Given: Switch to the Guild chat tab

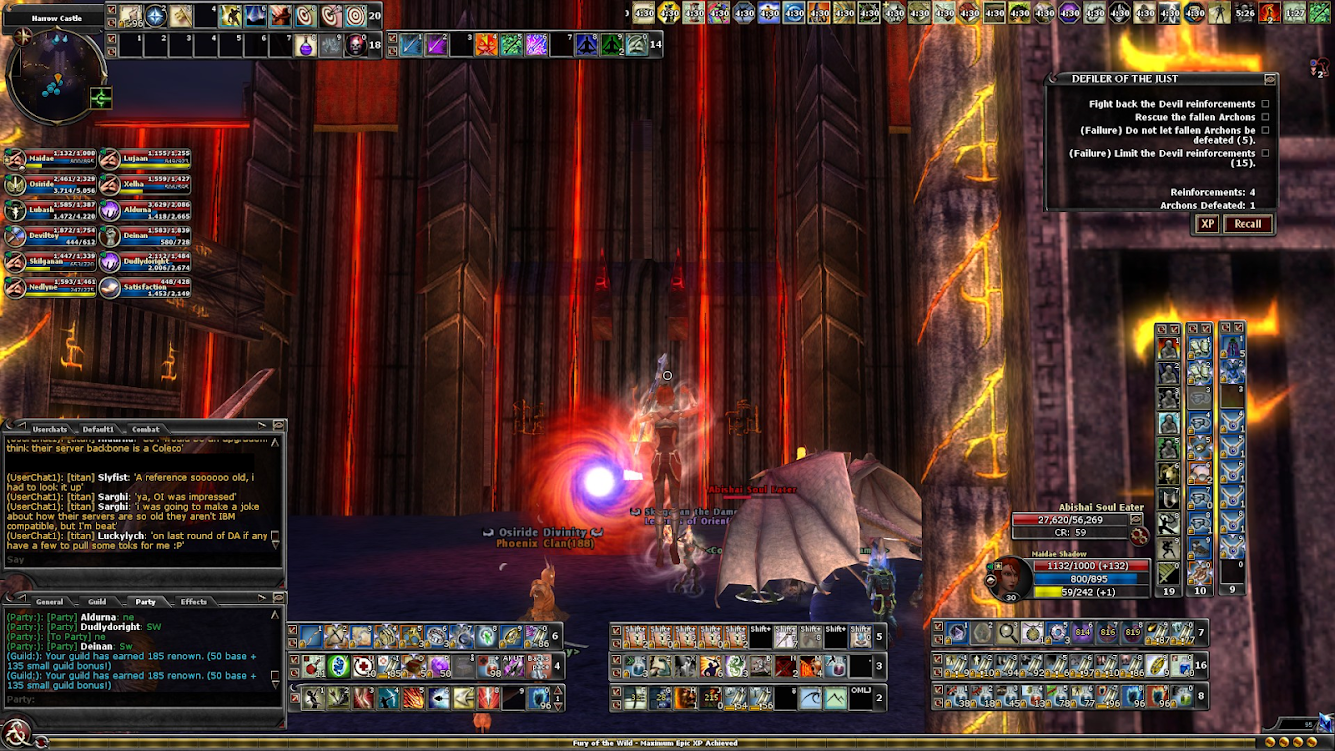Looking at the screenshot, I should [97, 601].
